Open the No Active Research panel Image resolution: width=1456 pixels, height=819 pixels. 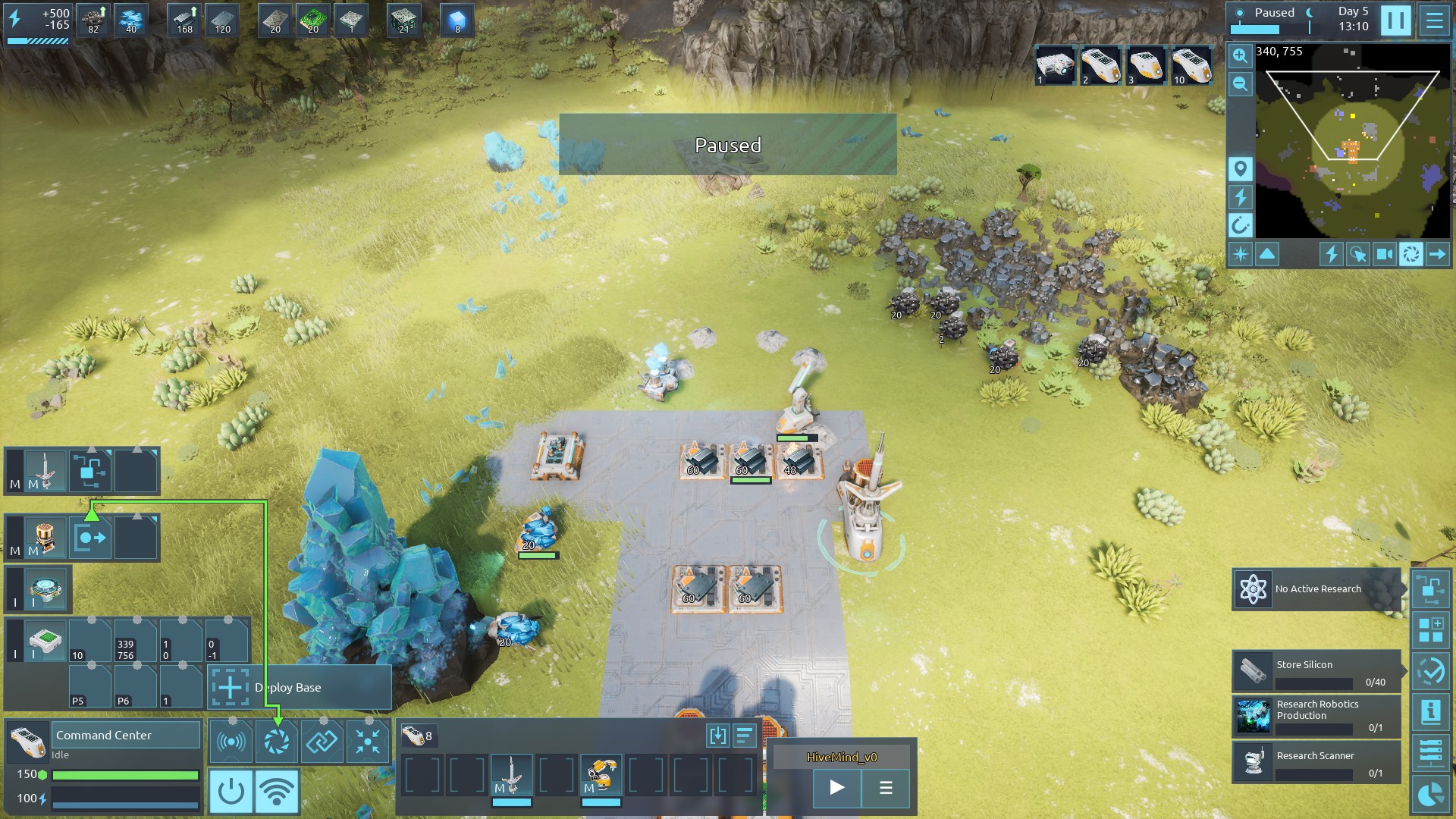click(x=1316, y=589)
